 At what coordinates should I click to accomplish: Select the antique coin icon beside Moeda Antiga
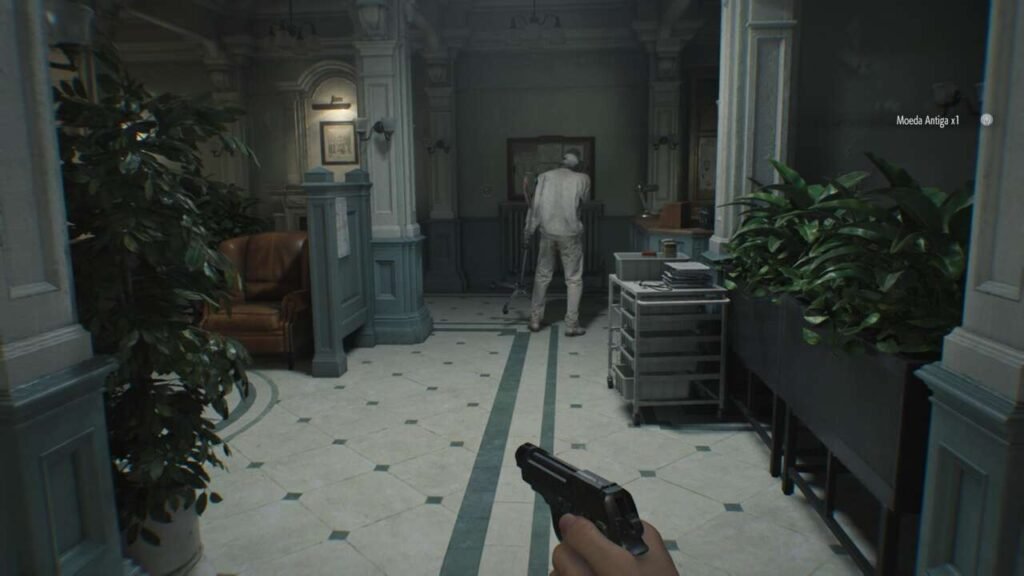click(x=986, y=120)
